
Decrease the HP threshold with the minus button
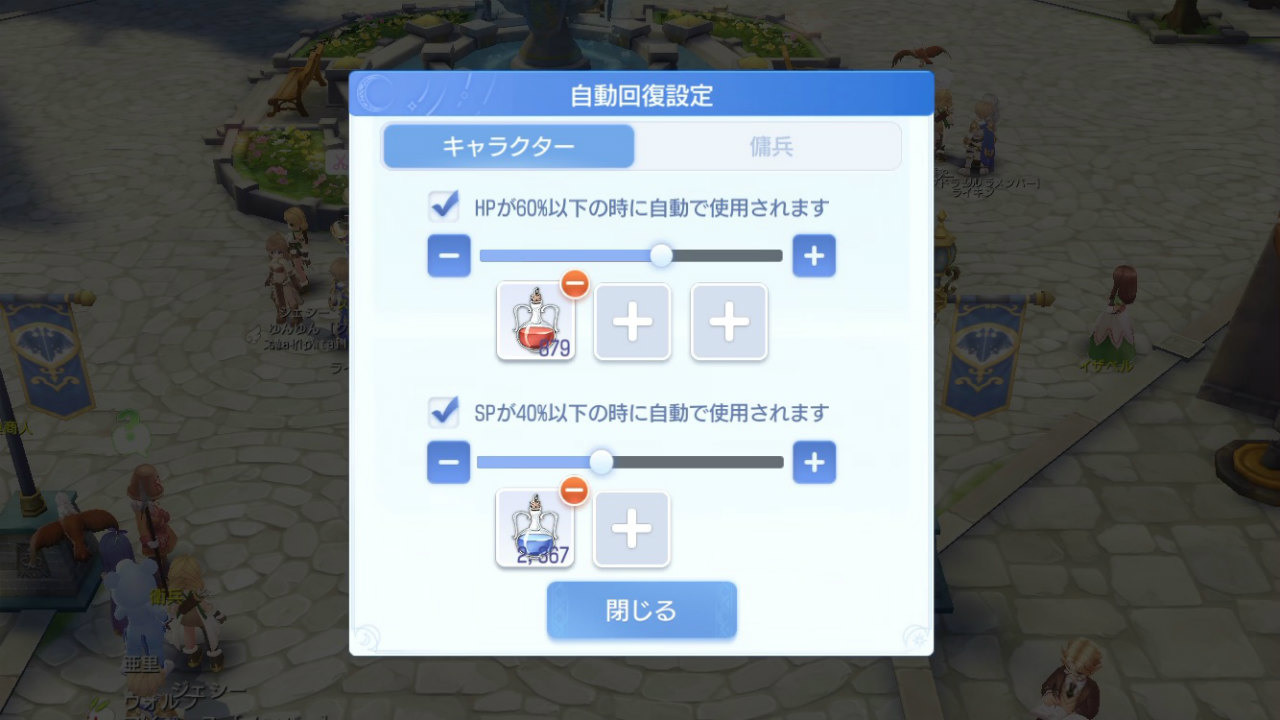coord(449,255)
